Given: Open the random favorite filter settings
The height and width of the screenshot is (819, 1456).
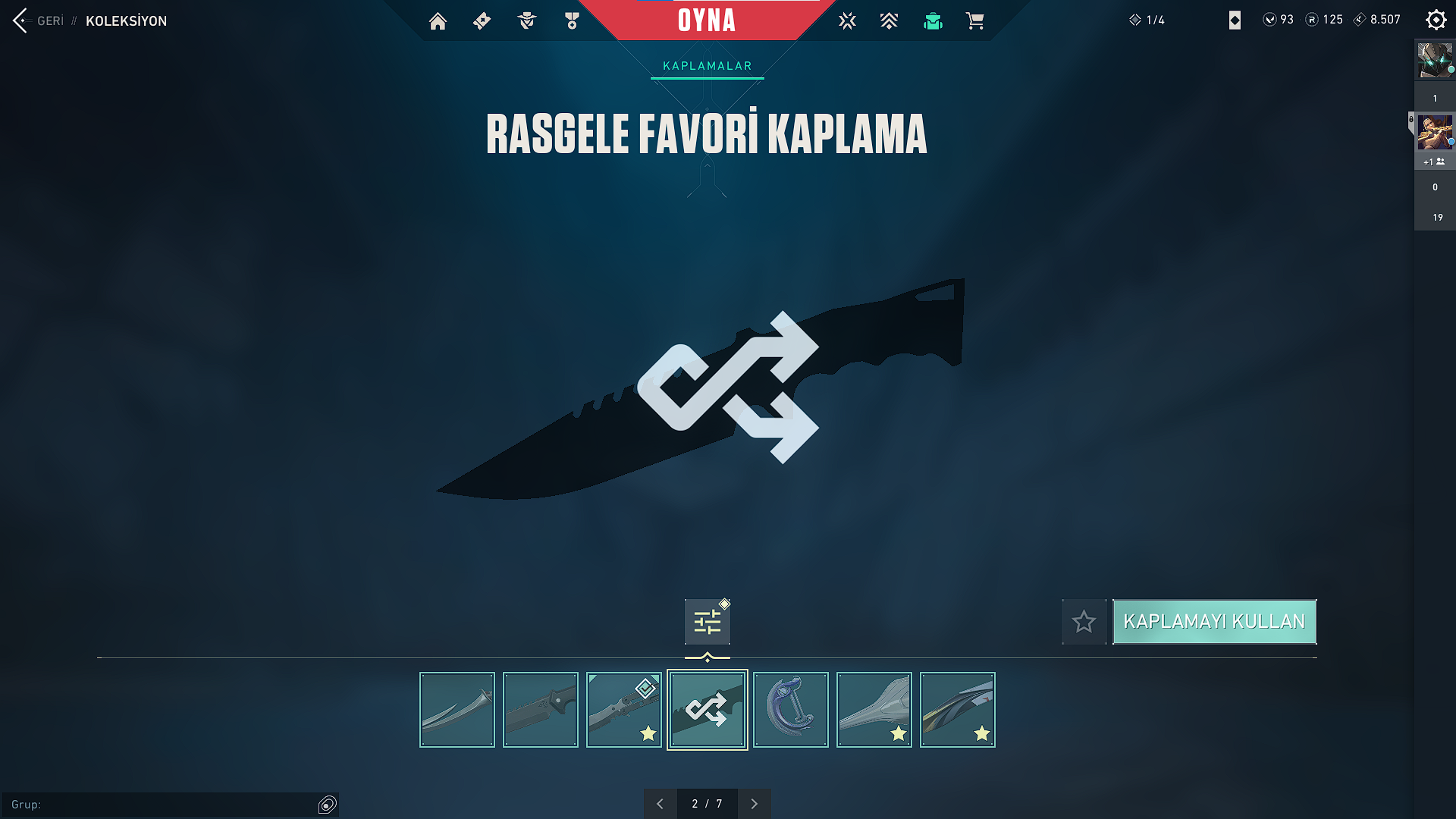Looking at the screenshot, I should click(x=707, y=622).
